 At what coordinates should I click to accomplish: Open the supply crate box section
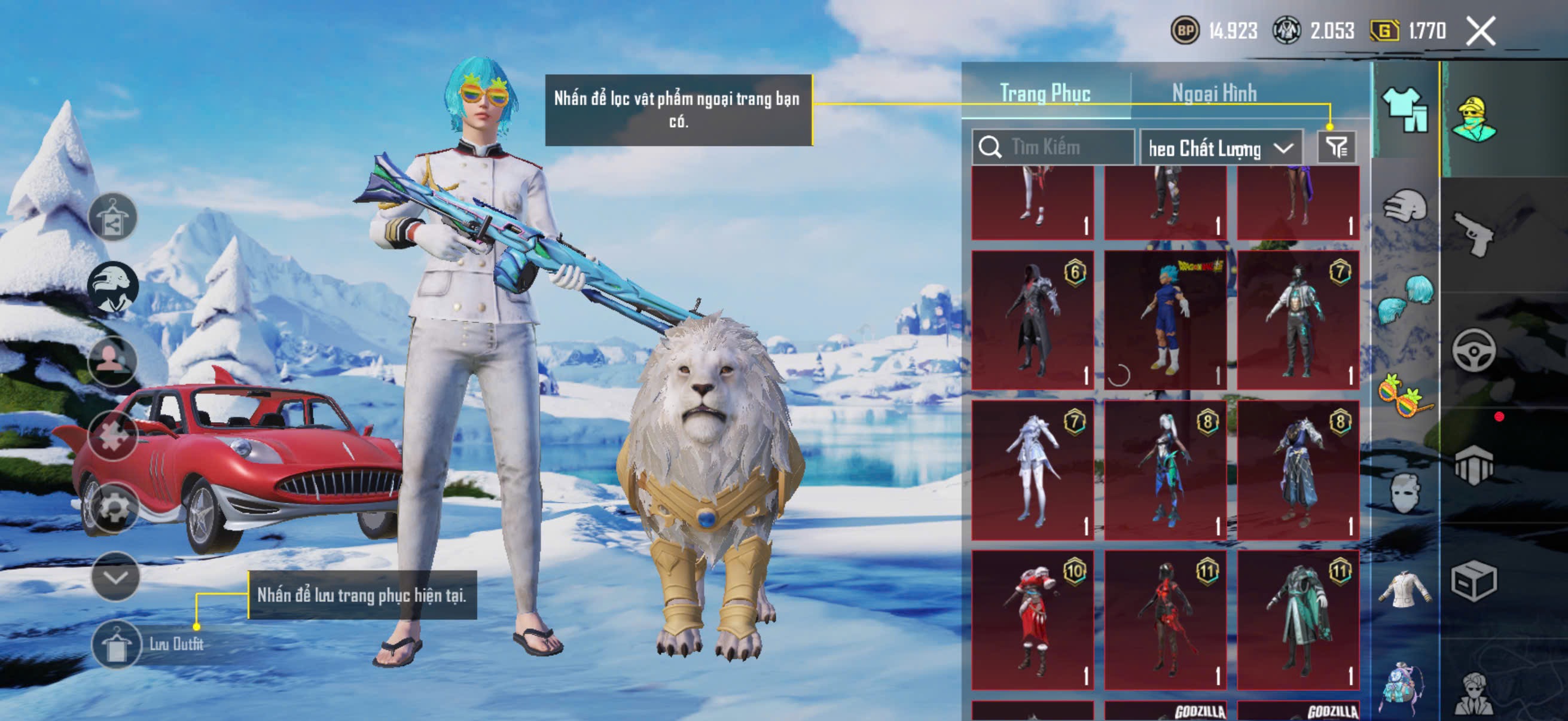(x=1473, y=581)
